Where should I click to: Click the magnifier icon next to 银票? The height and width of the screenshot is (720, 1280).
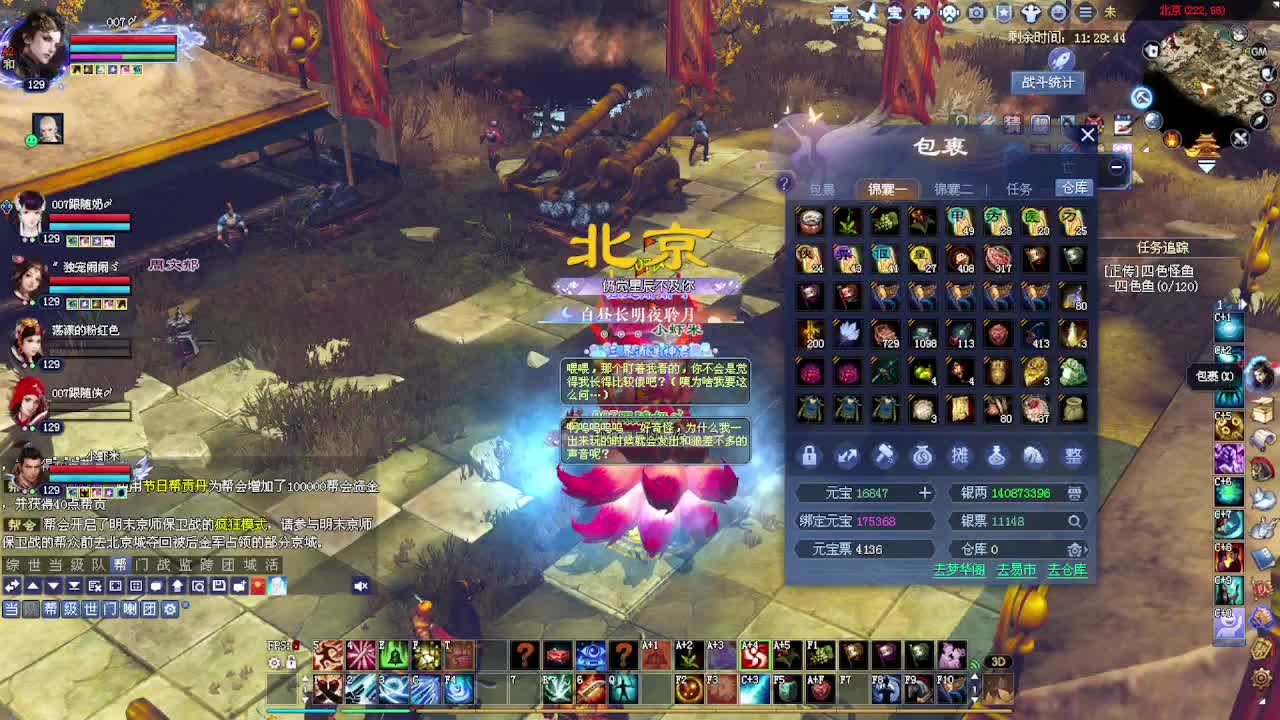1072,521
